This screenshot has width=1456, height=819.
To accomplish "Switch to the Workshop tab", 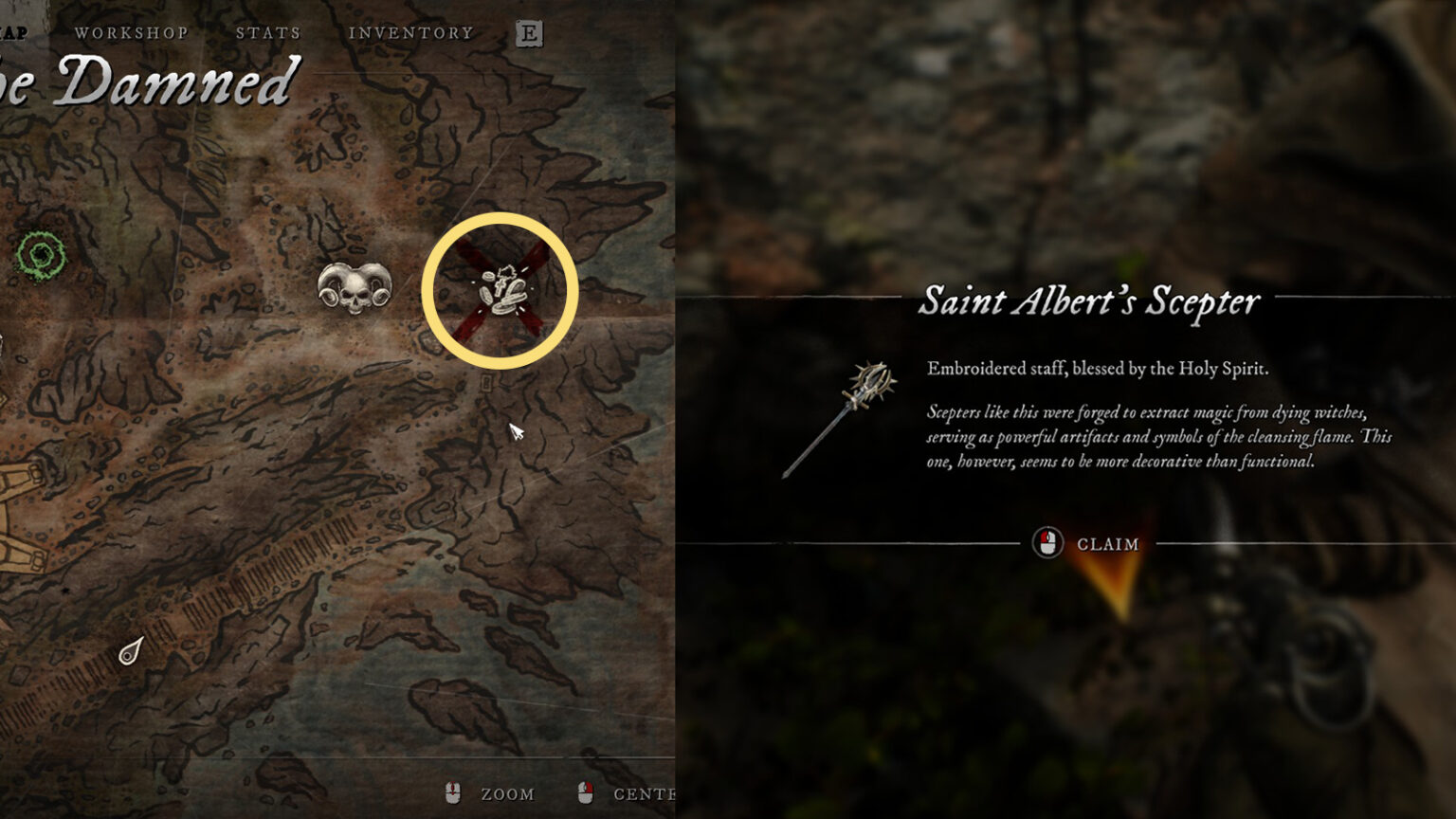I will click(131, 33).
